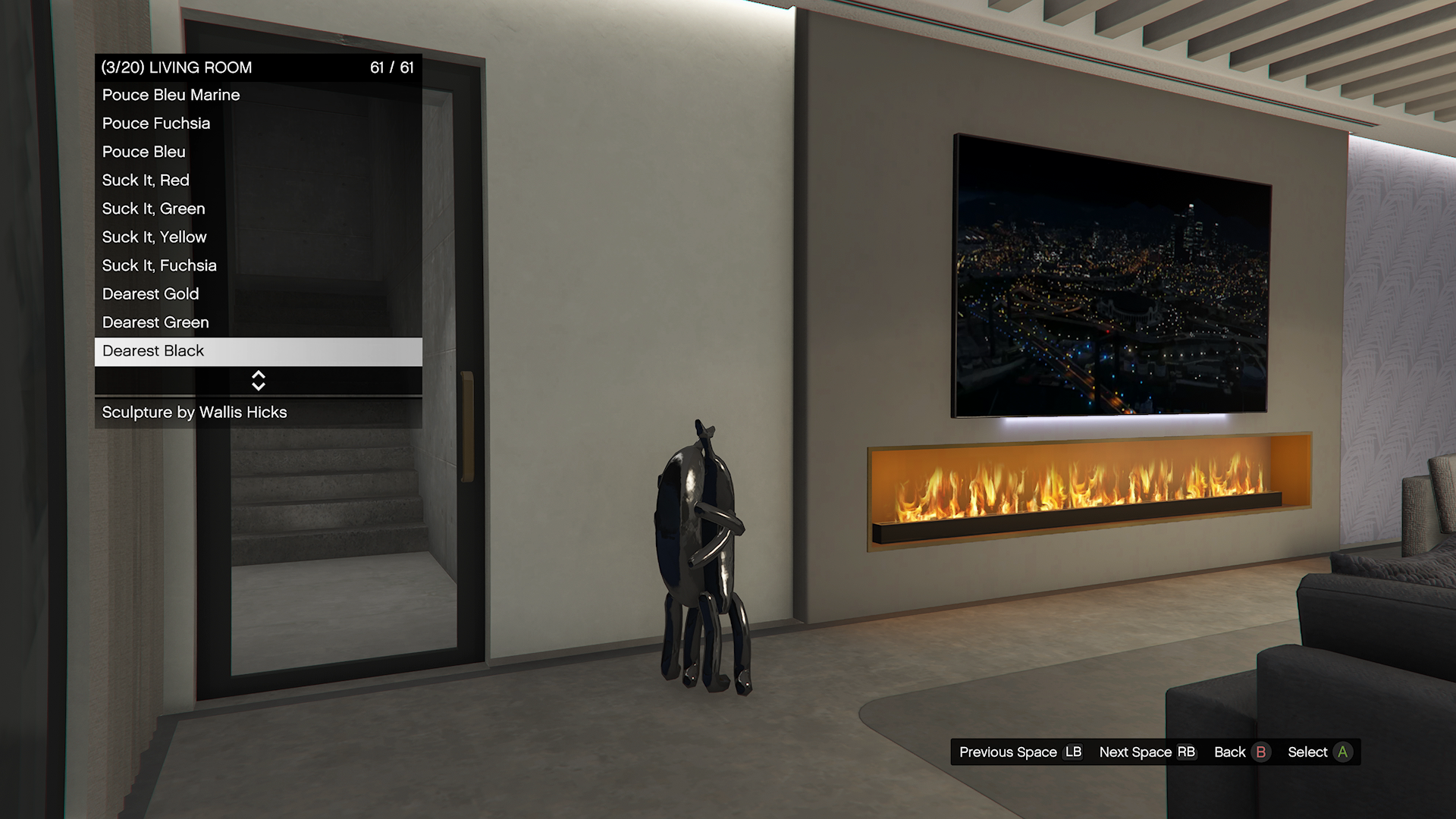Click the Select option
This screenshot has width=1456, height=819.
[1319, 752]
